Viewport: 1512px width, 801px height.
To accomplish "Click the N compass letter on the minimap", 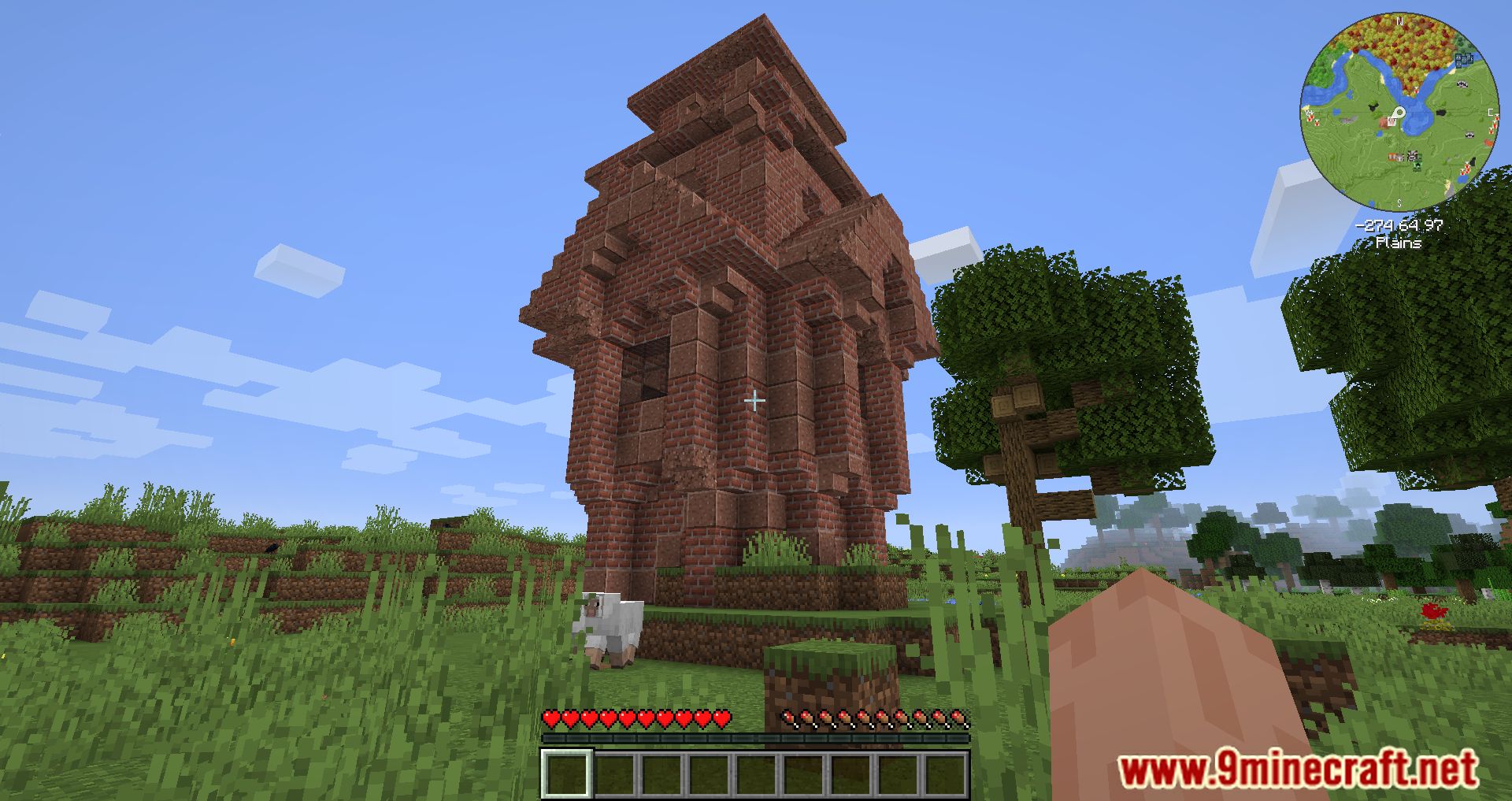I will [1400, 22].
